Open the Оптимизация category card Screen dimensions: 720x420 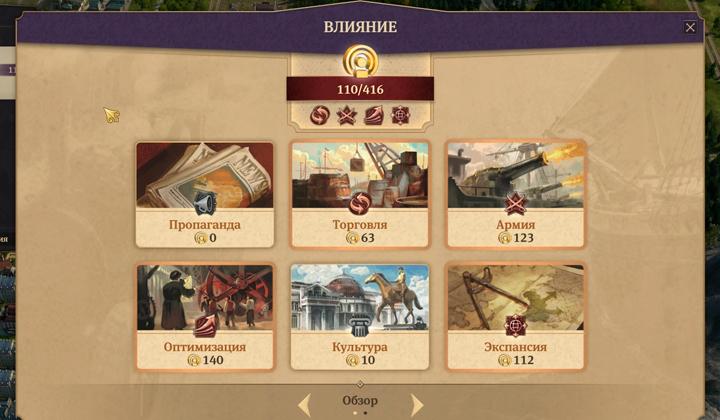pos(205,316)
